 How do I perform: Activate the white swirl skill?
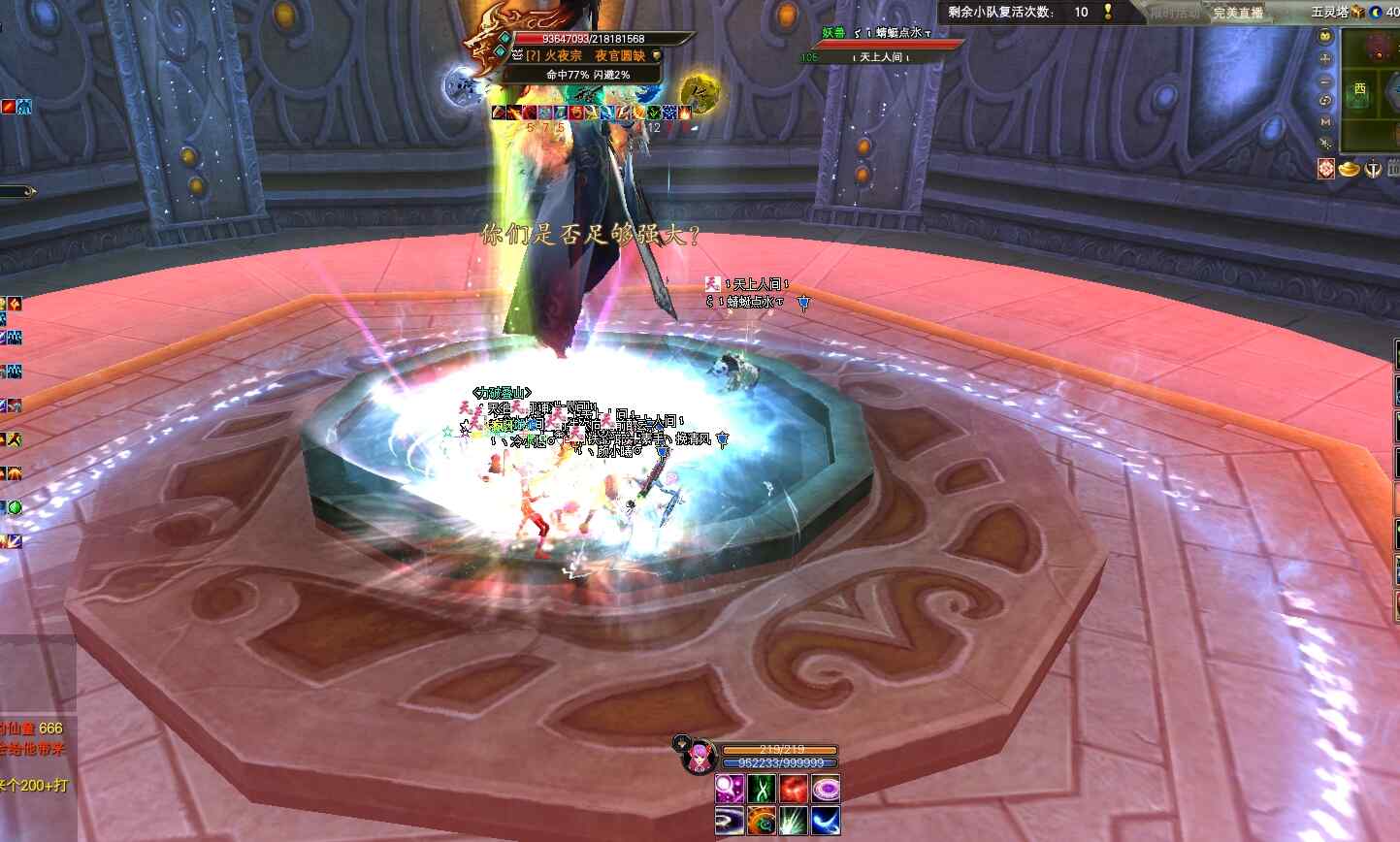(730, 821)
